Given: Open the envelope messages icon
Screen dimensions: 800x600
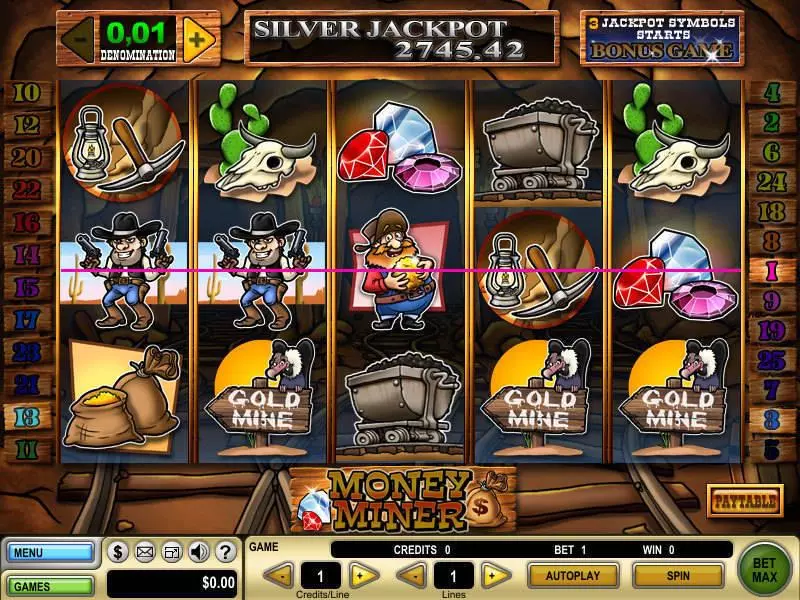Looking at the screenshot, I should point(145,551).
